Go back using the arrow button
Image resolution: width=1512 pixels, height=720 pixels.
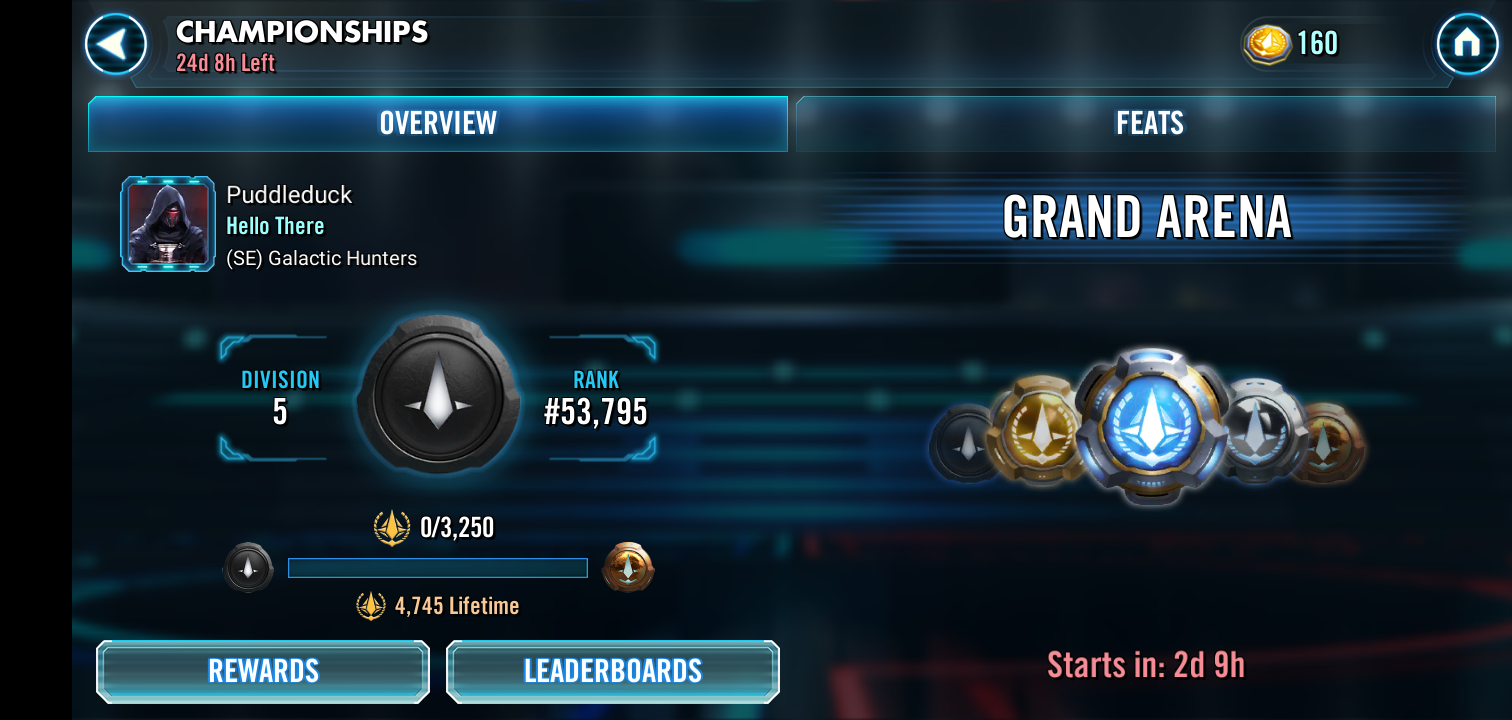[x=116, y=44]
